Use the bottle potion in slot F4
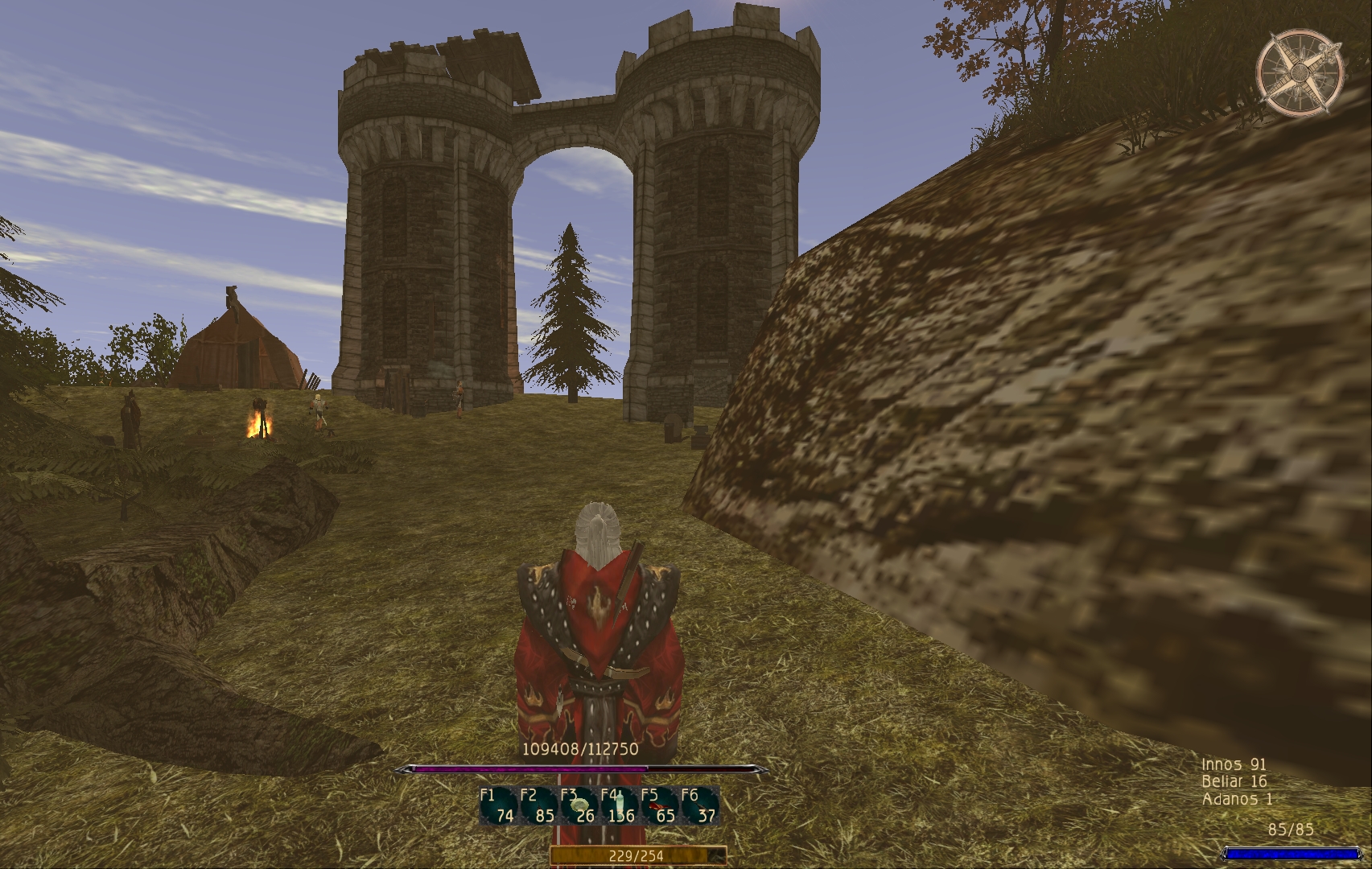The height and width of the screenshot is (869, 1372). tap(619, 806)
